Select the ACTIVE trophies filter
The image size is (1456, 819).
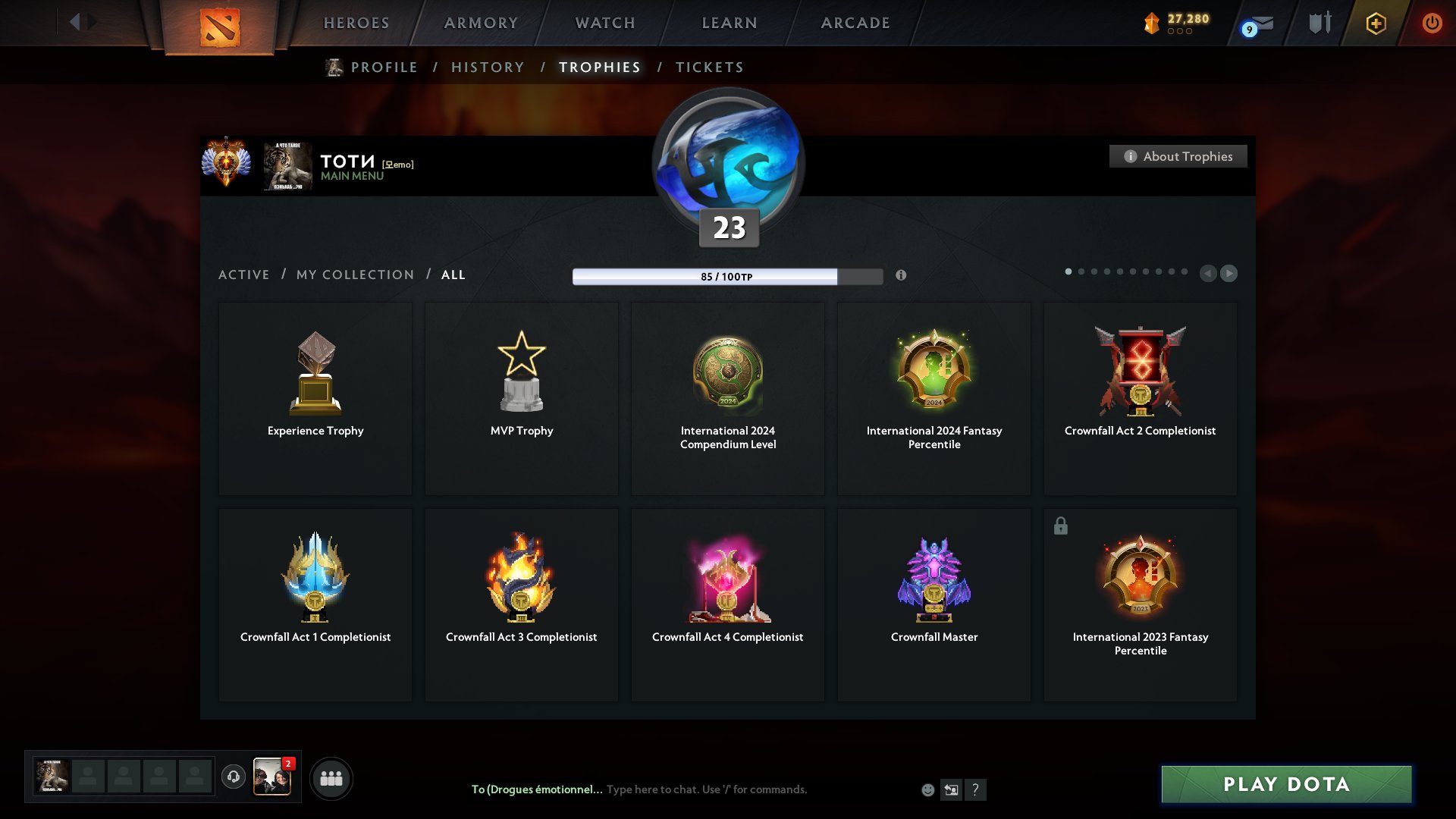pos(243,275)
